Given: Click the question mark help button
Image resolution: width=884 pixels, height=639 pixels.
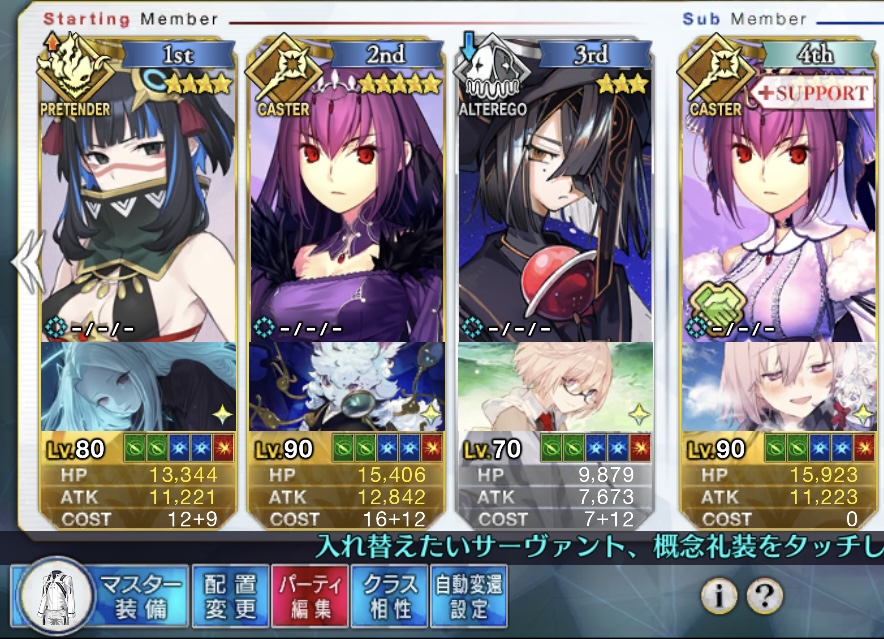Looking at the screenshot, I should pos(764,597).
